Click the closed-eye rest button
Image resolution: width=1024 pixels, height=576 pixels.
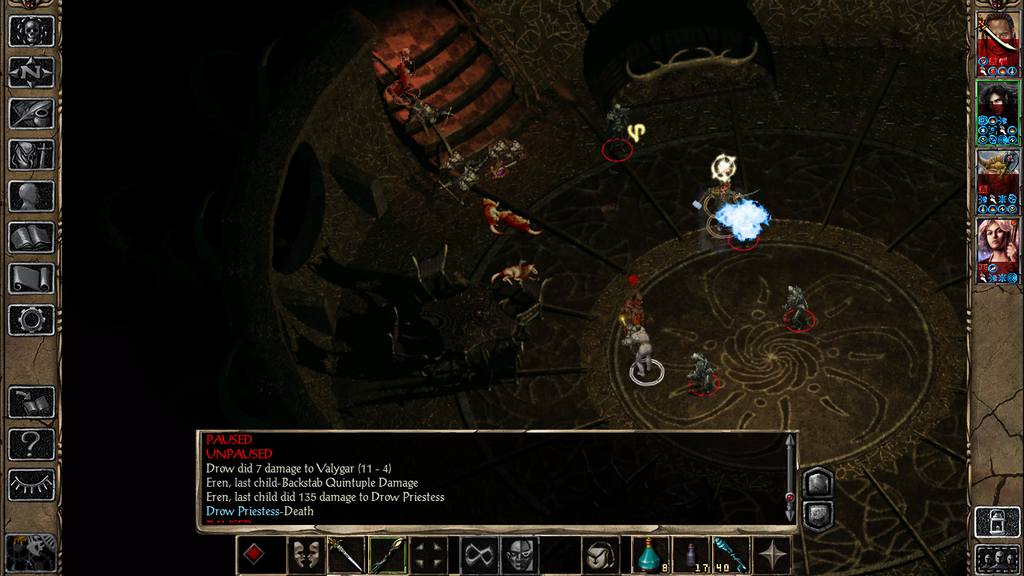[31, 484]
